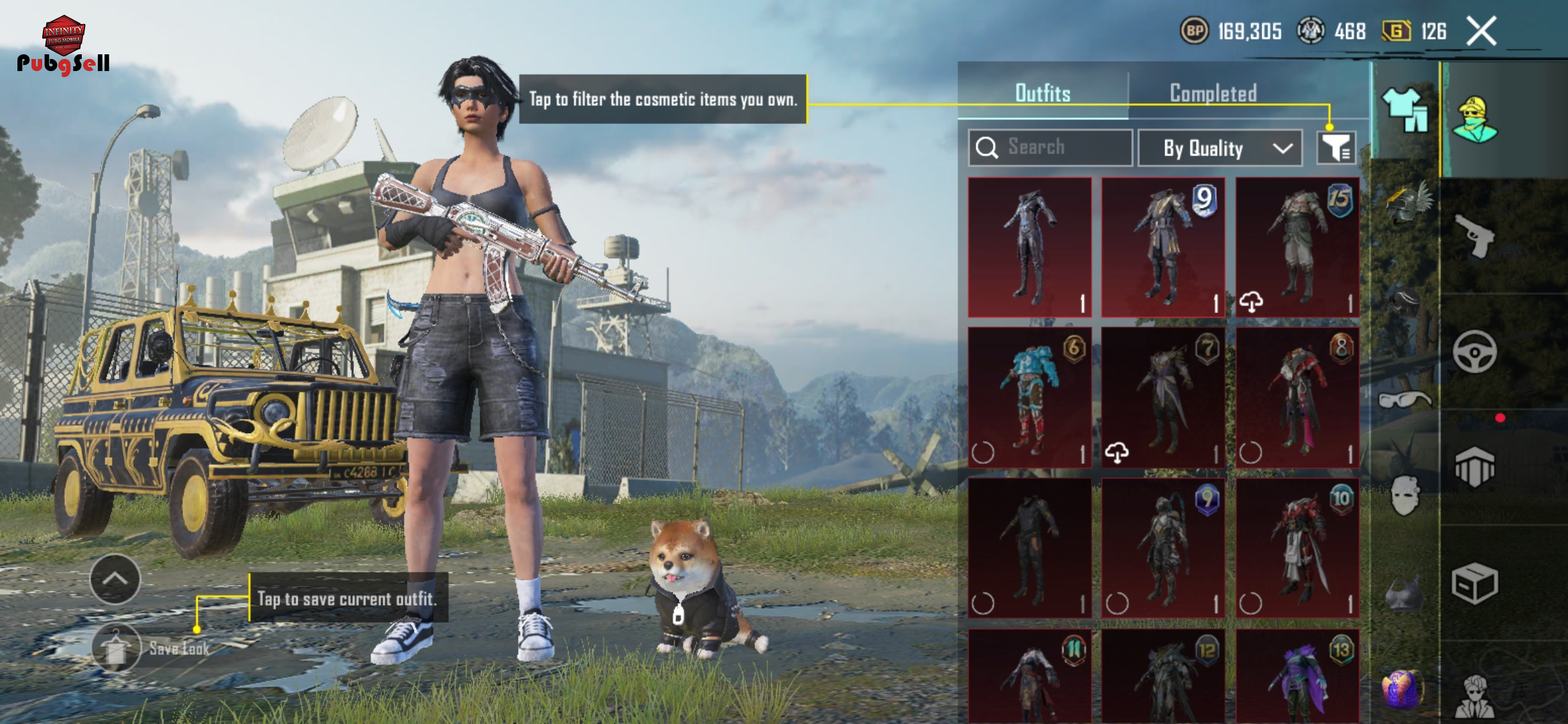Select the outfit with level 15 badge
This screenshot has width=1568, height=724.
pyautogui.click(x=1297, y=247)
